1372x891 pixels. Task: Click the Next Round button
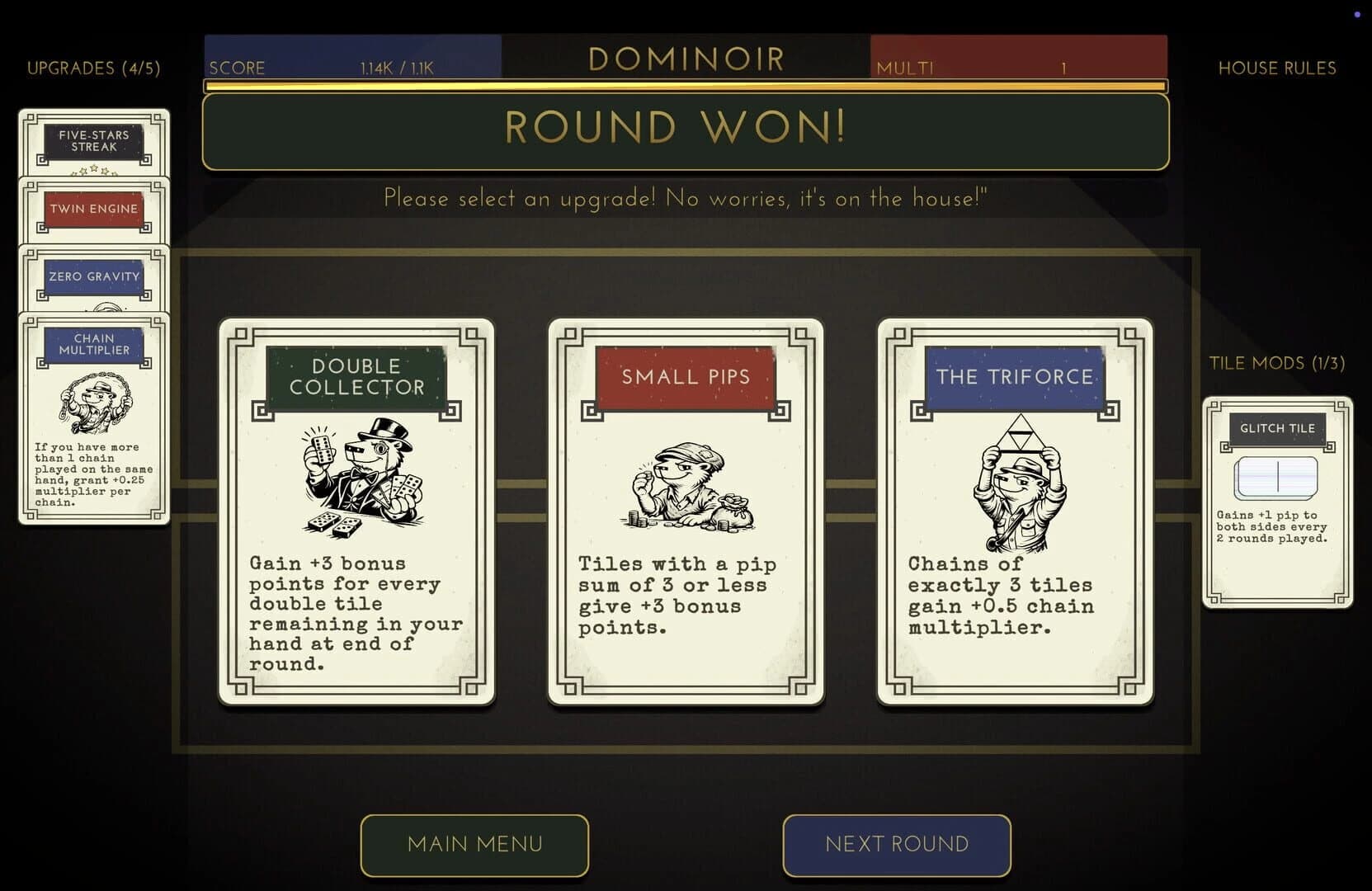[x=896, y=844]
